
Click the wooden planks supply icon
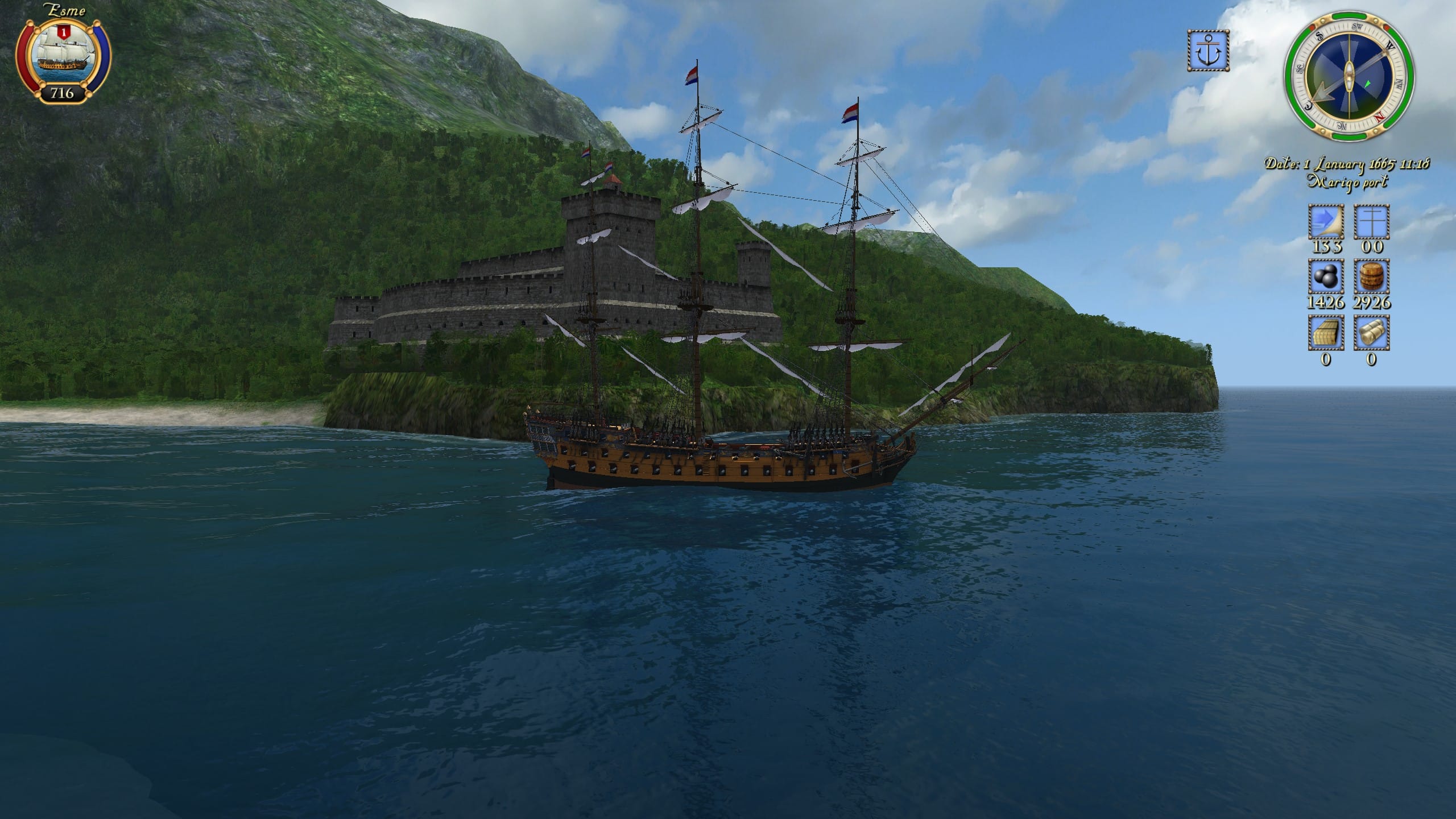point(1326,333)
